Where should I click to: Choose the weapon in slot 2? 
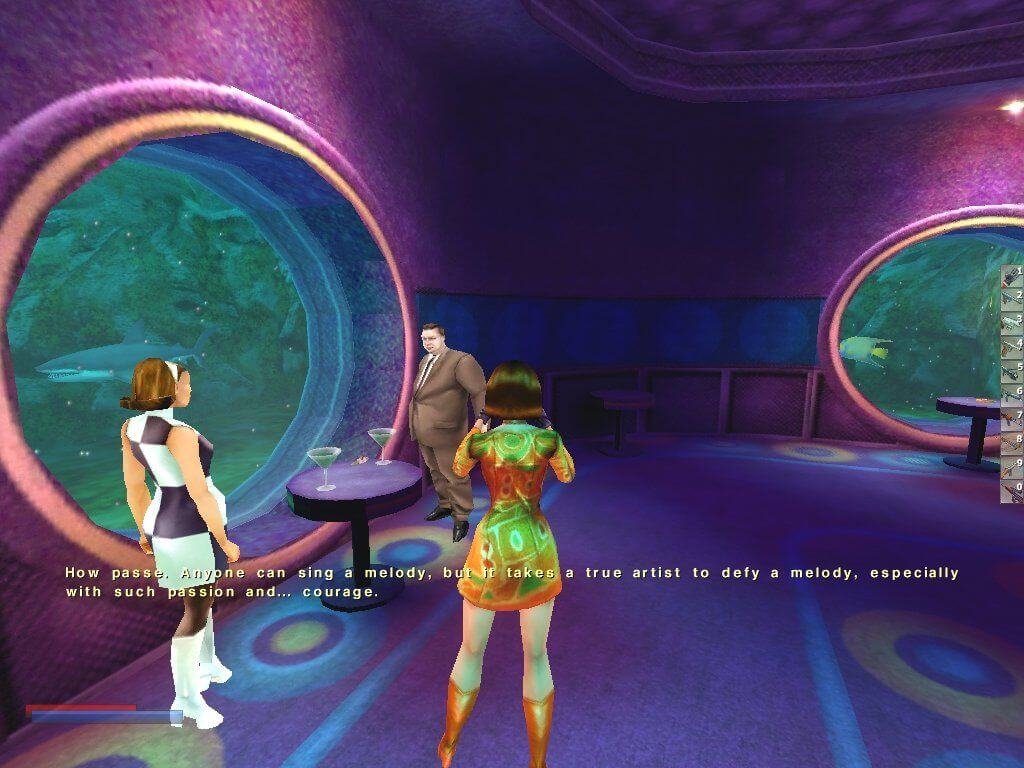click(1012, 299)
